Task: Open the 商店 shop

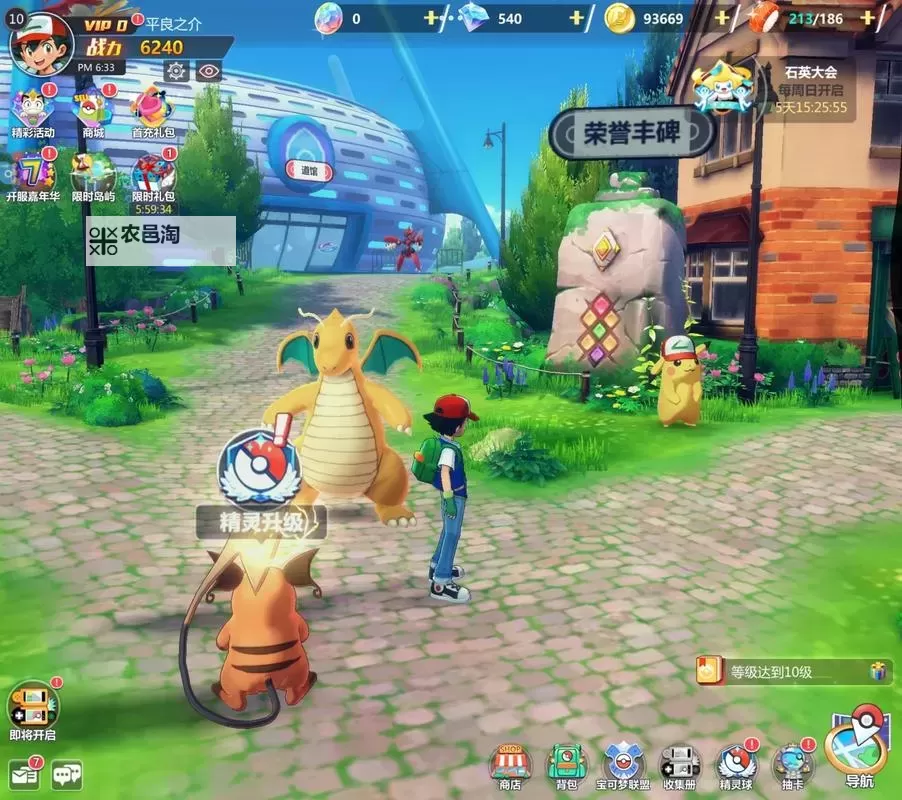Action: [510, 766]
